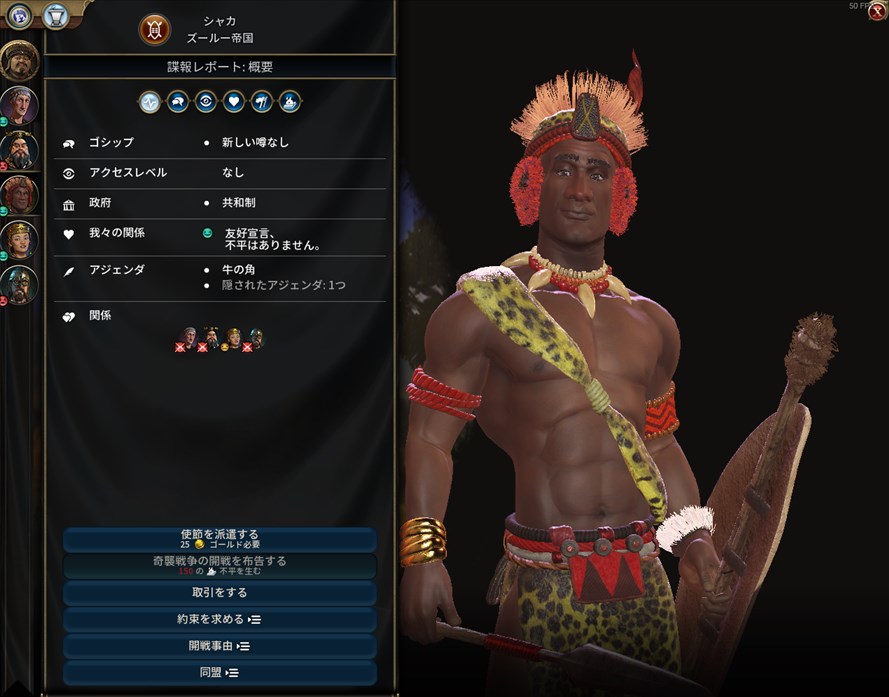Open the ask for a promise submenu (約束を求める)
Viewport: 889px width, 697px height.
(x=220, y=619)
